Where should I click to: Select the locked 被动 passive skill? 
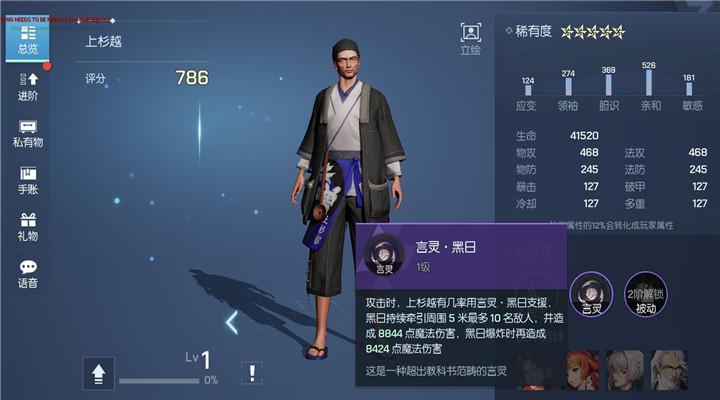646,296
